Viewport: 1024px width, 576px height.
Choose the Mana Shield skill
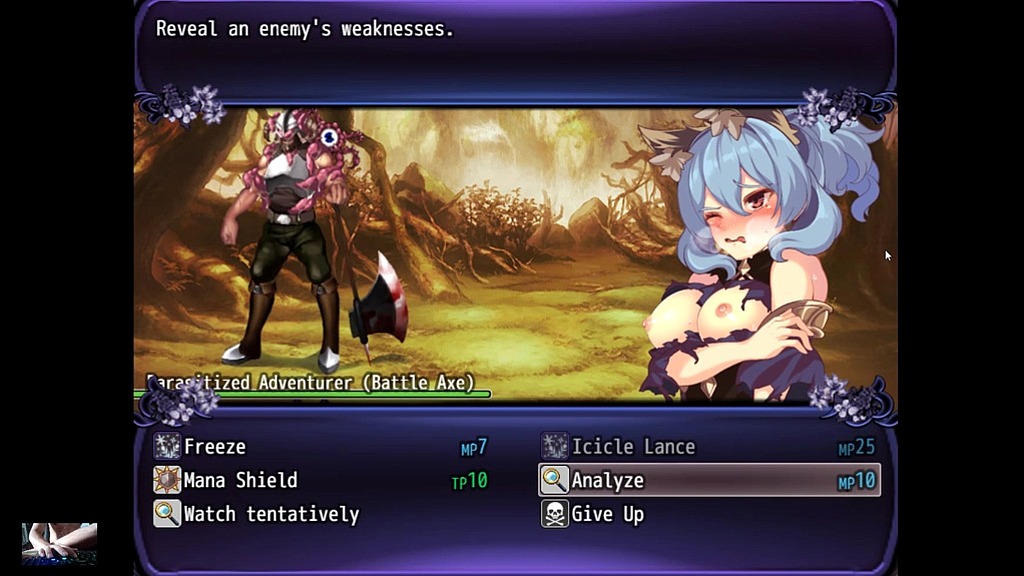240,481
